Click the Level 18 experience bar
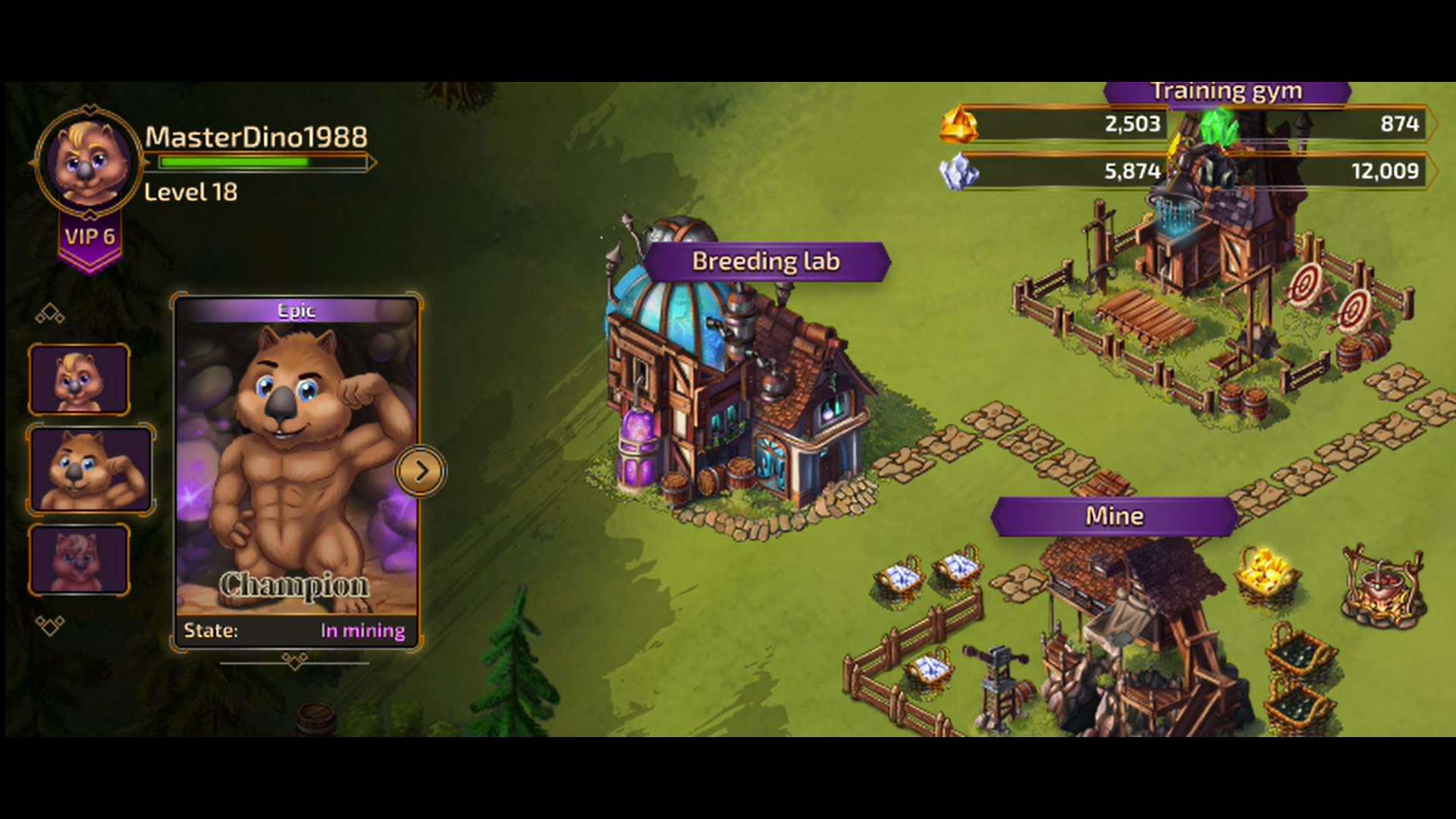This screenshot has height=819, width=1456. [x=258, y=163]
